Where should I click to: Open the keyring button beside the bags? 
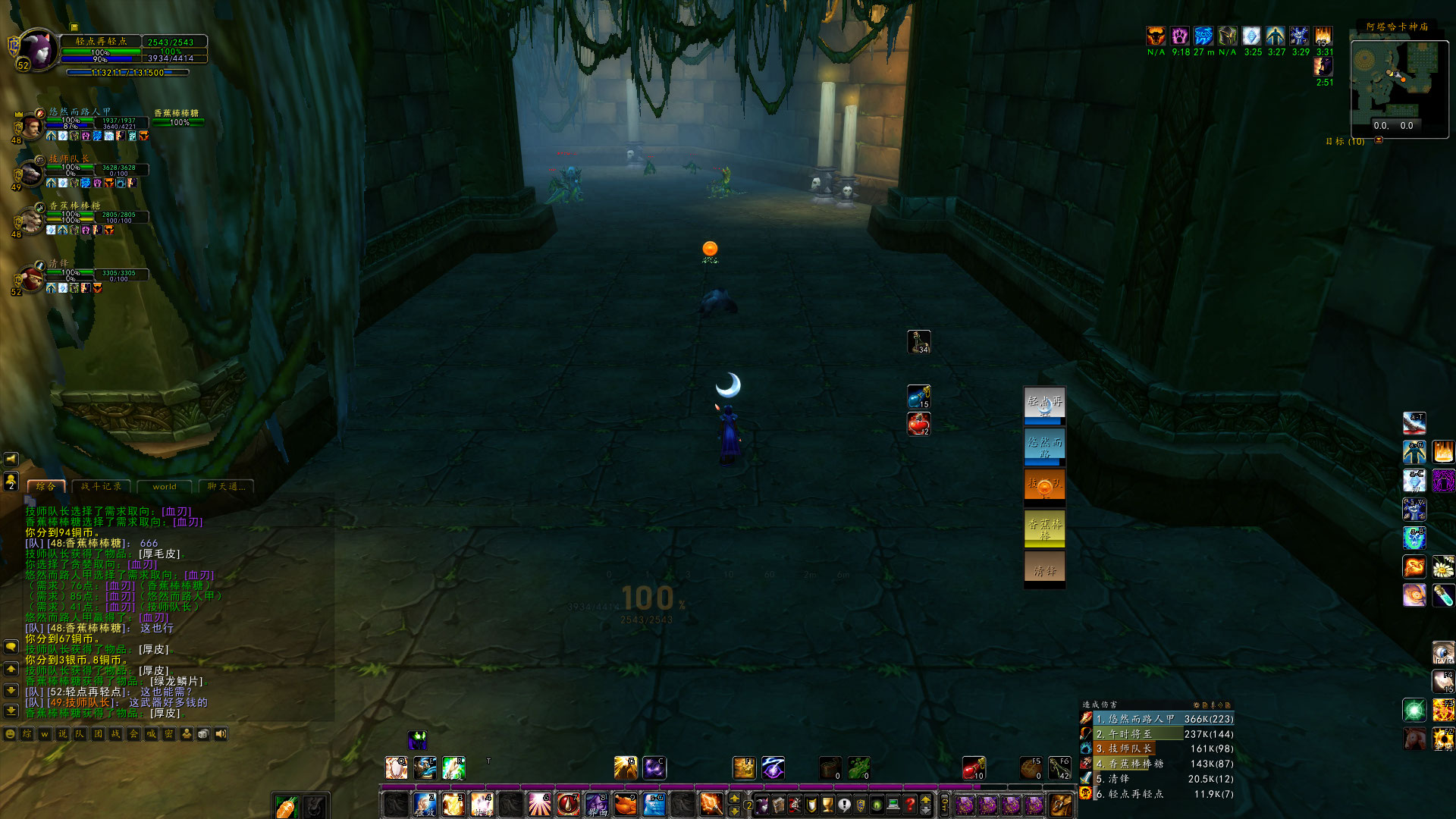(944, 805)
